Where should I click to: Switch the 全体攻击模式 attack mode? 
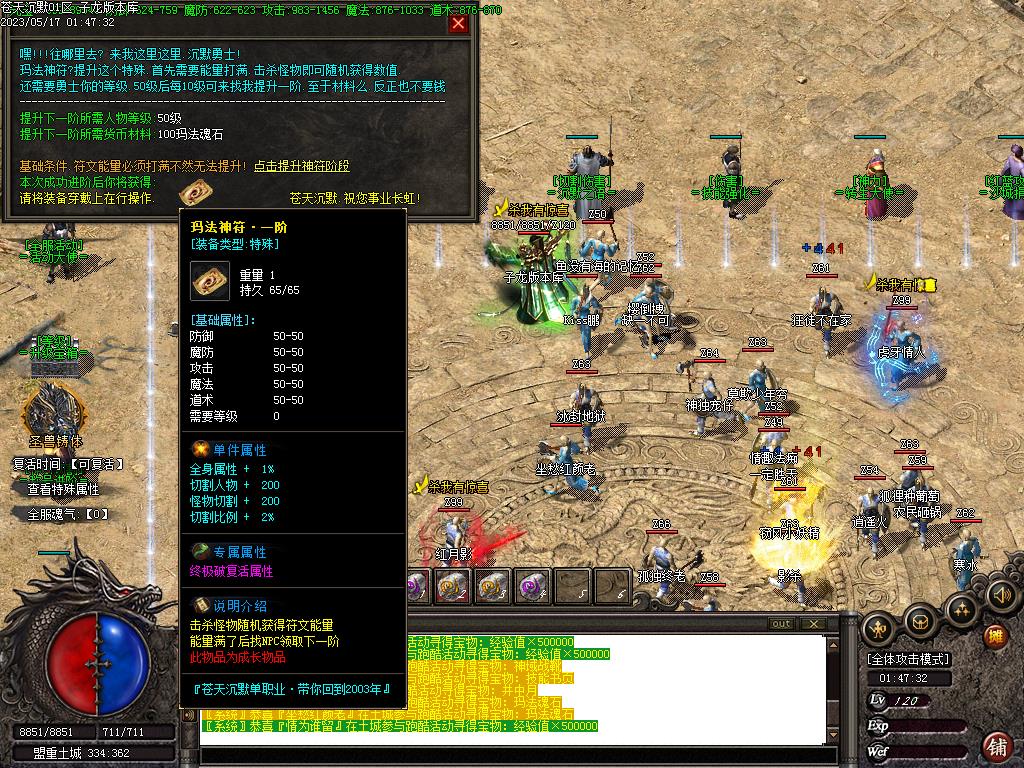[x=909, y=659]
